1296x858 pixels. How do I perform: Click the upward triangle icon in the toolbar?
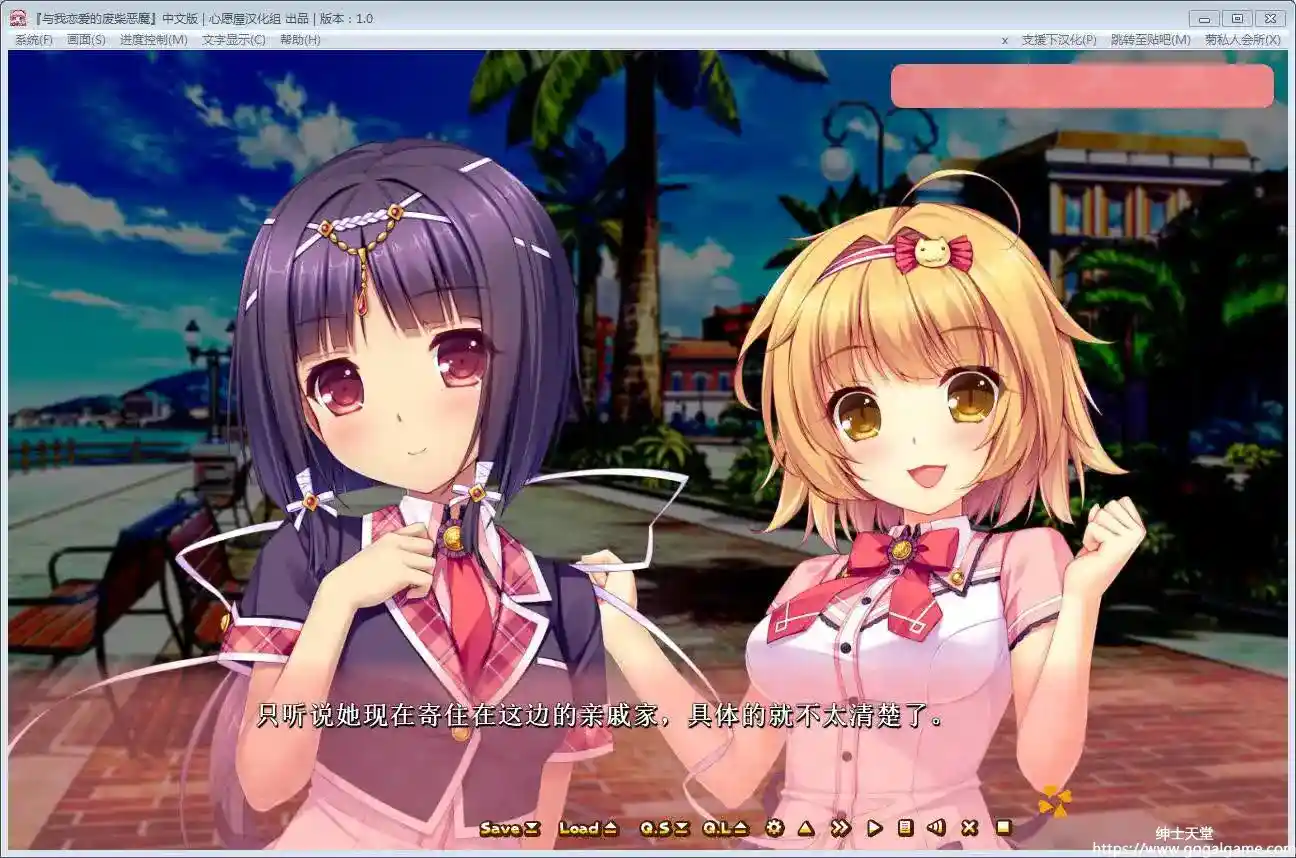806,828
